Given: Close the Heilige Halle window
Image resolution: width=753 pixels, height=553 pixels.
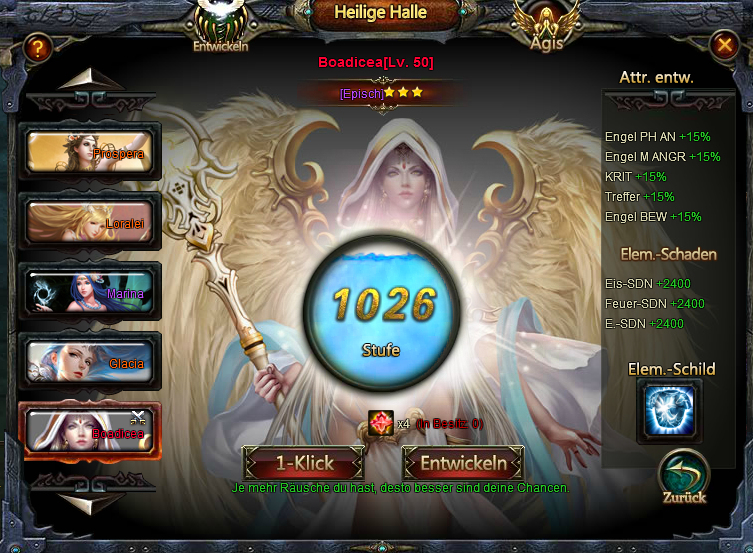Looking at the screenshot, I should click(x=723, y=45).
